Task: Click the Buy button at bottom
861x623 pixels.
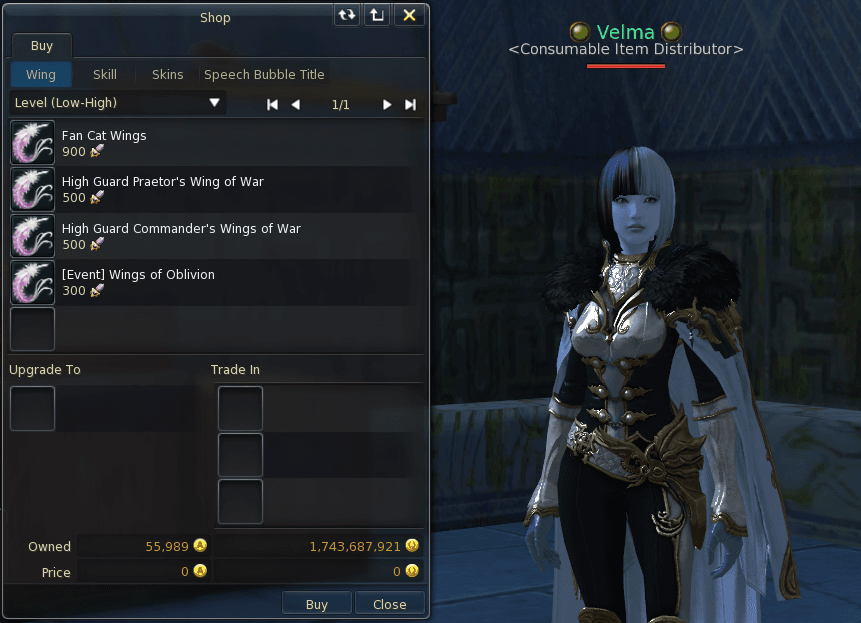Action: [316, 604]
